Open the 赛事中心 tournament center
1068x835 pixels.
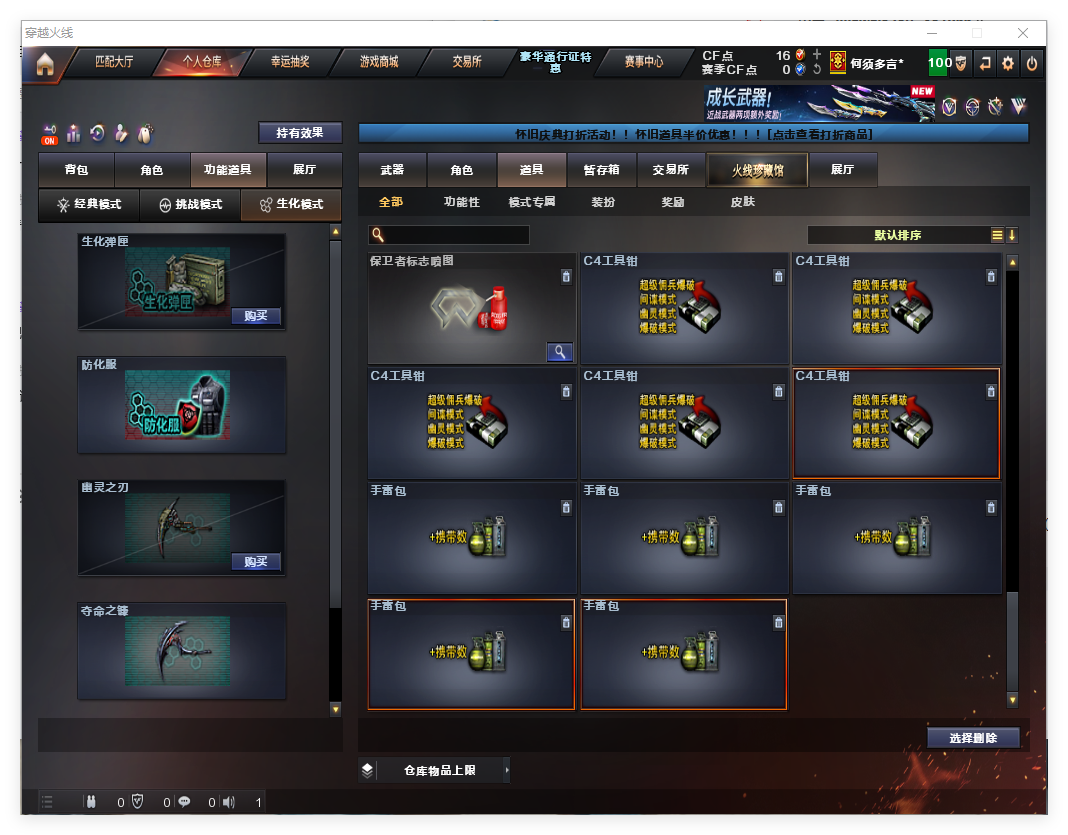click(x=643, y=62)
